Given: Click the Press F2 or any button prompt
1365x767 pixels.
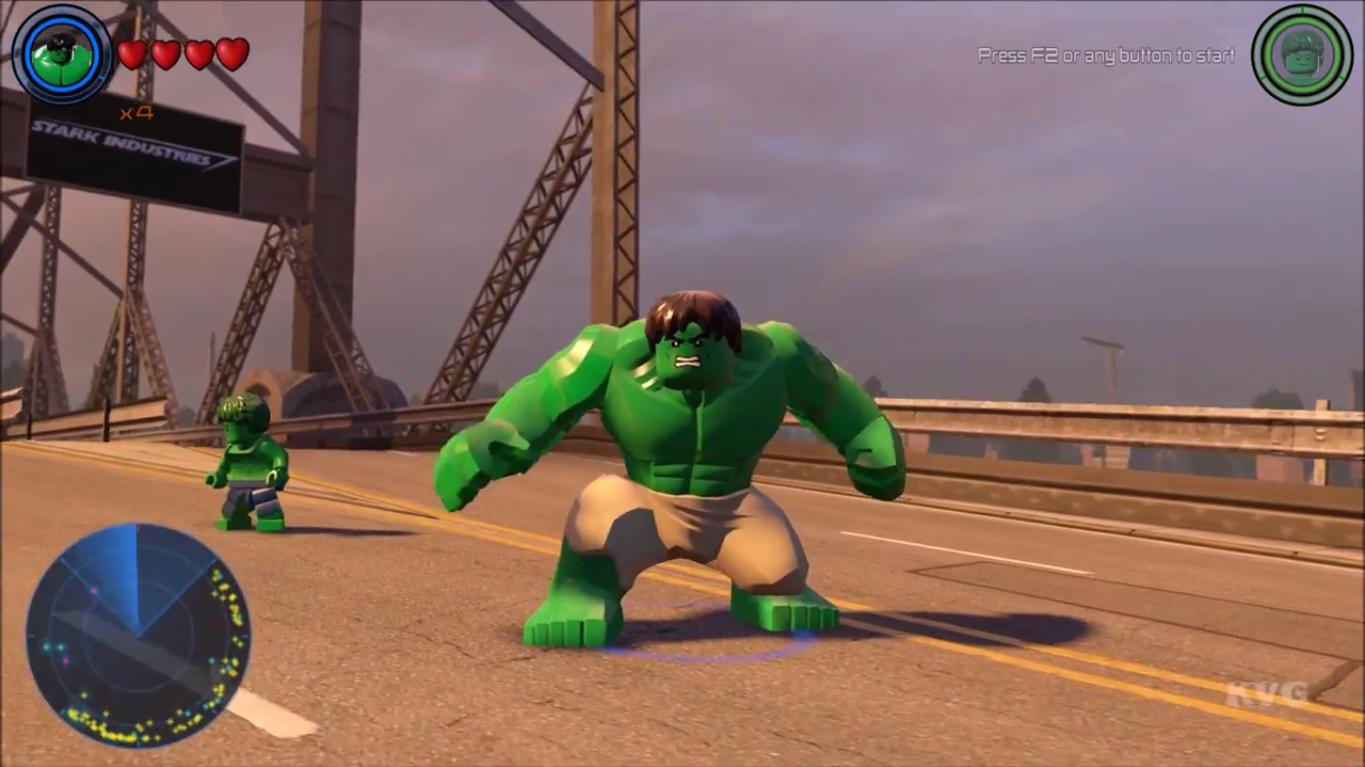Looking at the screenshot, I should pyautogui.click(x=1104, y=57).
